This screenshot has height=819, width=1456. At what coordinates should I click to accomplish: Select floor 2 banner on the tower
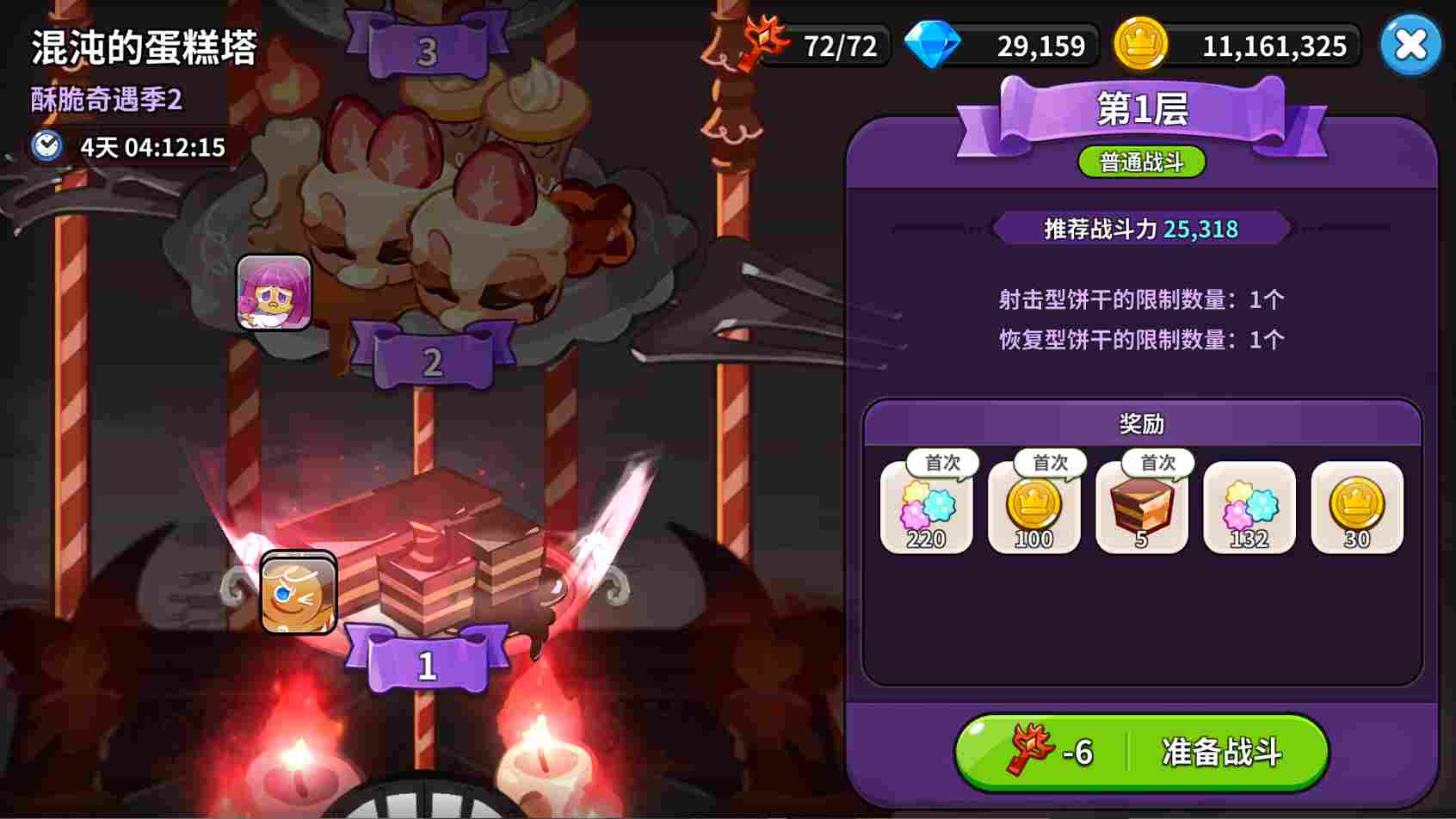coord(430,360)
